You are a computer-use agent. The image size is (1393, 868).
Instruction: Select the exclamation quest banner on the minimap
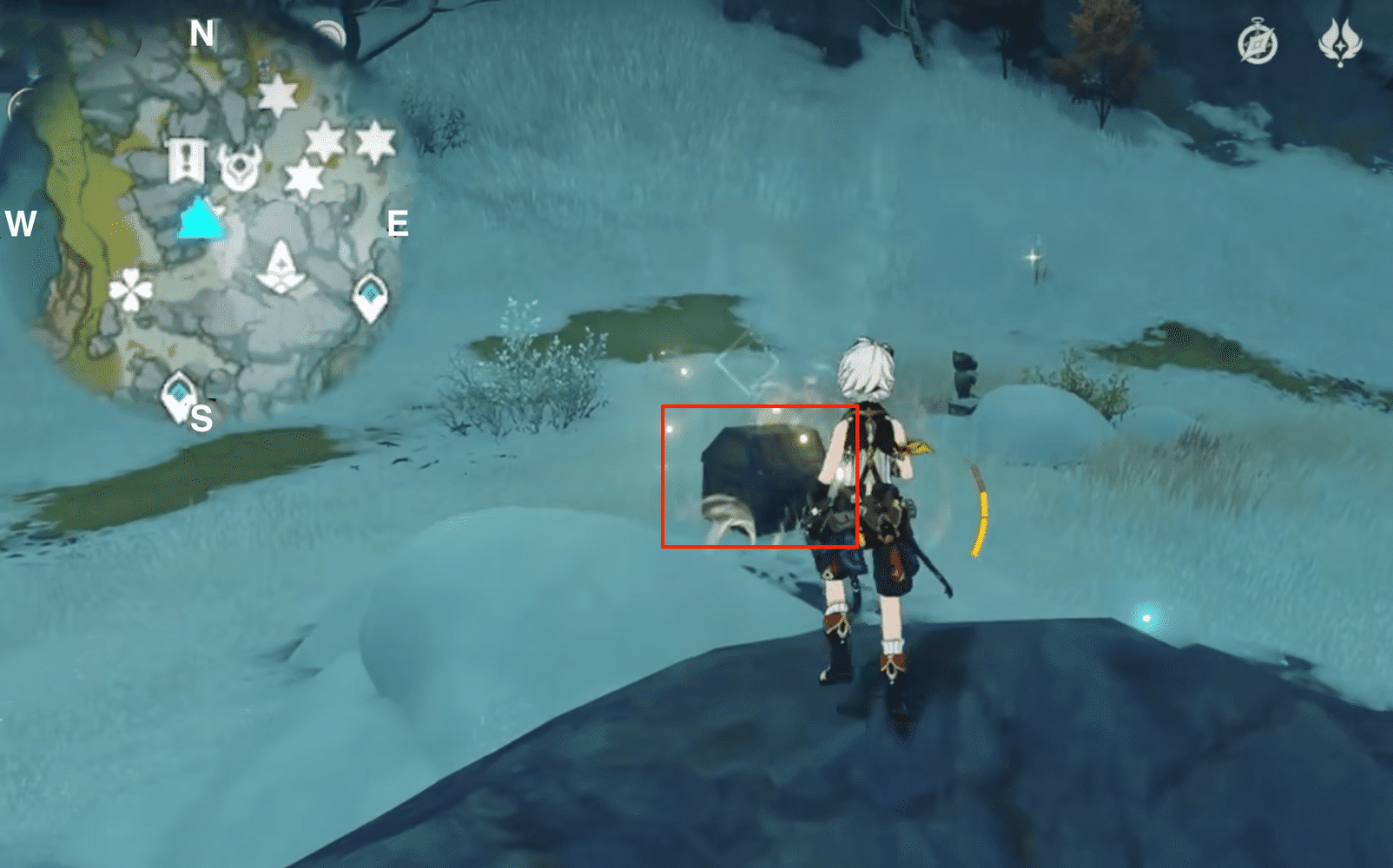(185, 161)
